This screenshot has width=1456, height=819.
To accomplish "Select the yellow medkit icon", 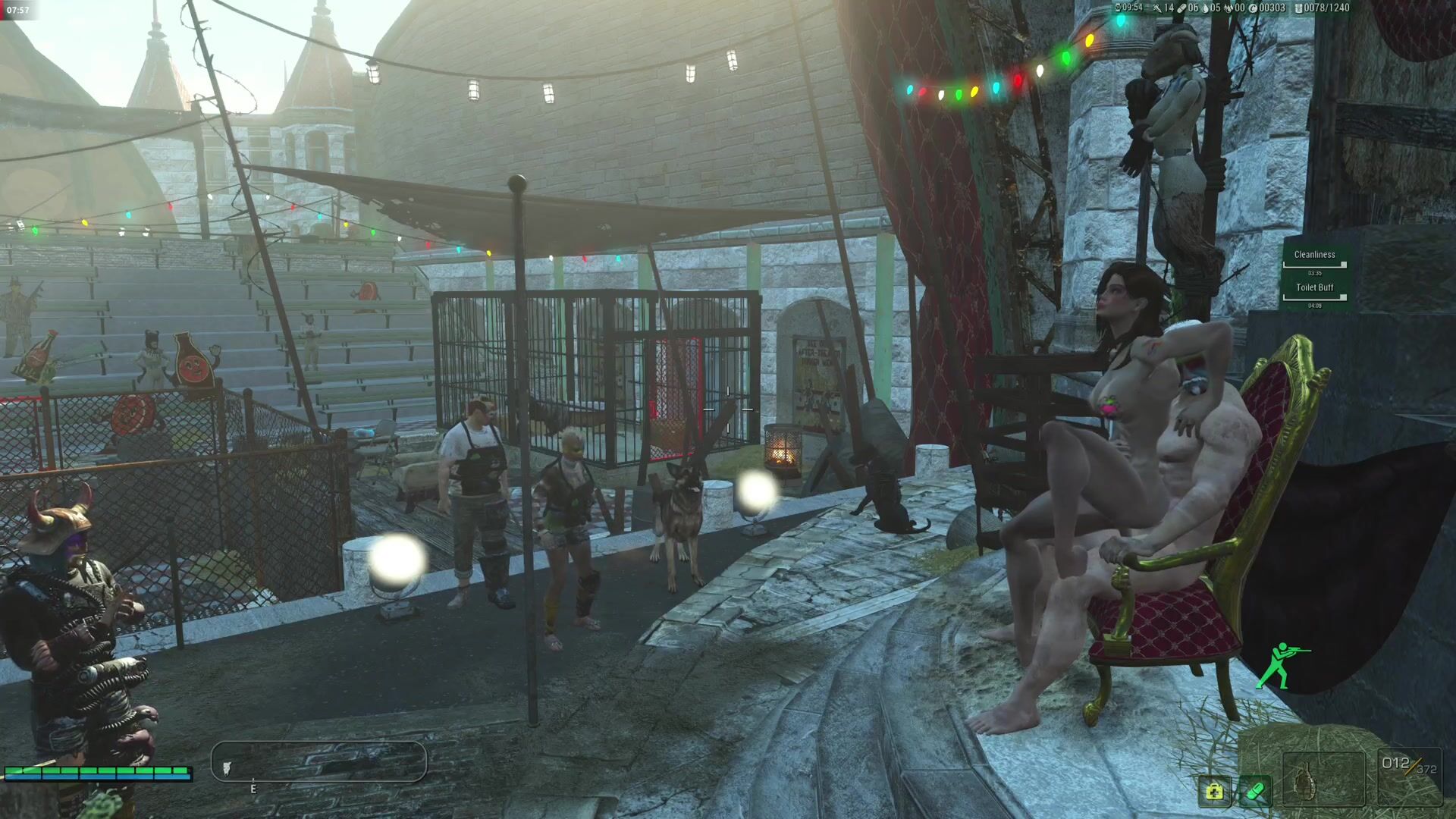I will pyautogui.click(x=1214, y=792).
